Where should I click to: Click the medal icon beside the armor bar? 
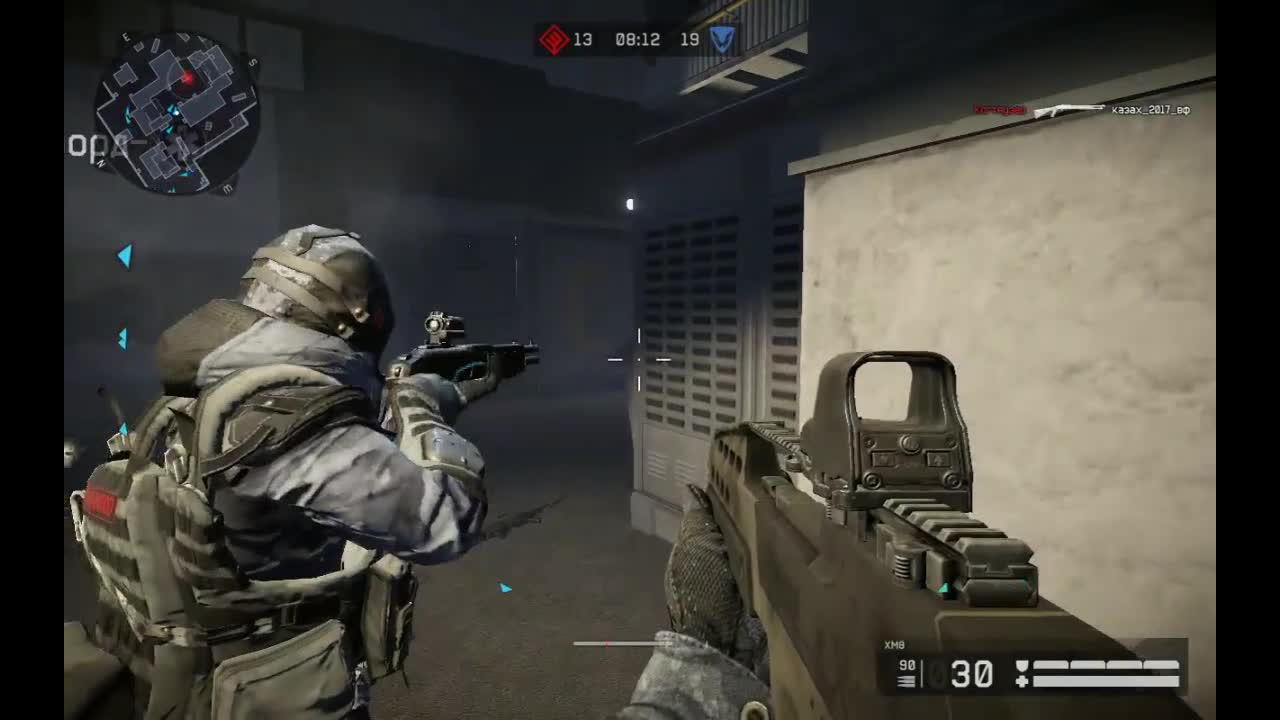click(1022, 664)
